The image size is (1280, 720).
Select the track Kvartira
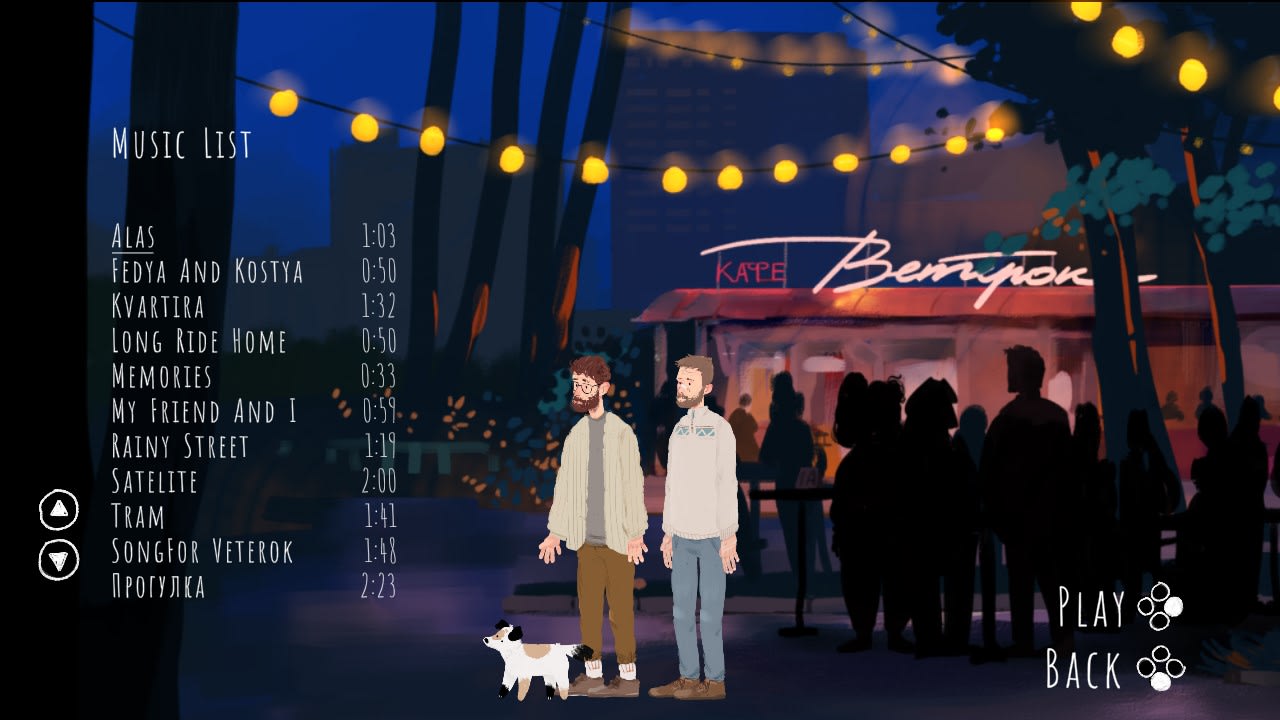160,308
